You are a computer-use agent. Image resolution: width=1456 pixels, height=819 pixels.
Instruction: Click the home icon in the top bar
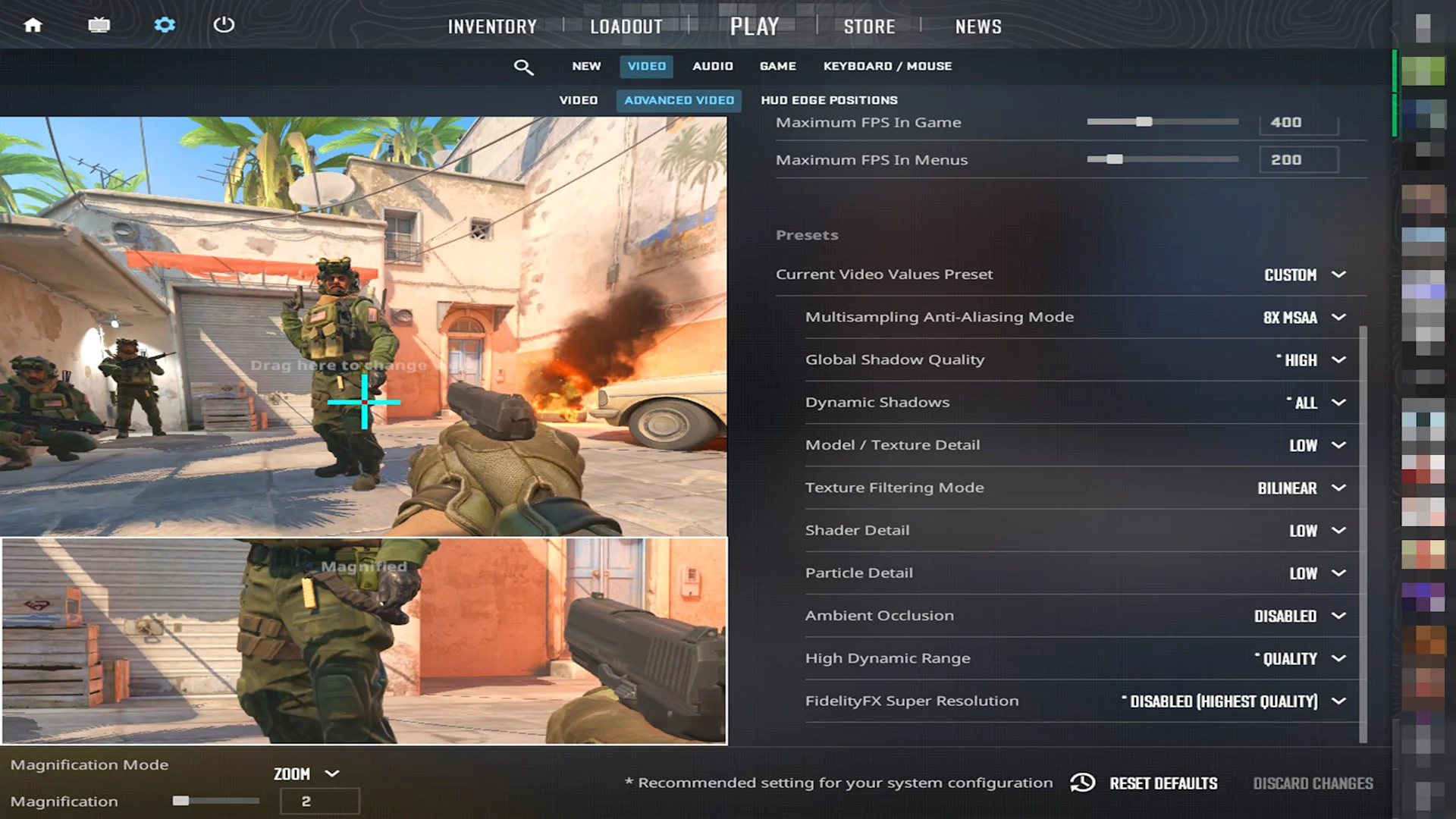pos(33,25)
